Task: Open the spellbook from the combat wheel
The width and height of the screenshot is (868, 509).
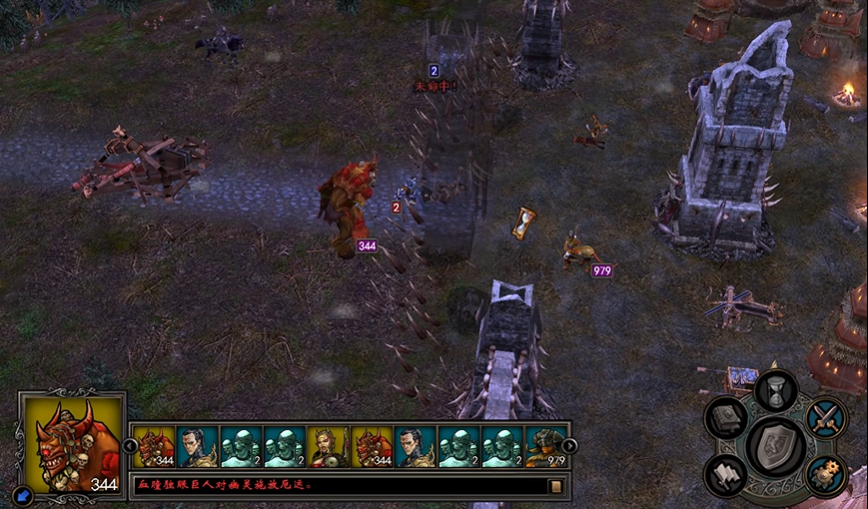Action: [x=728, y=418]
